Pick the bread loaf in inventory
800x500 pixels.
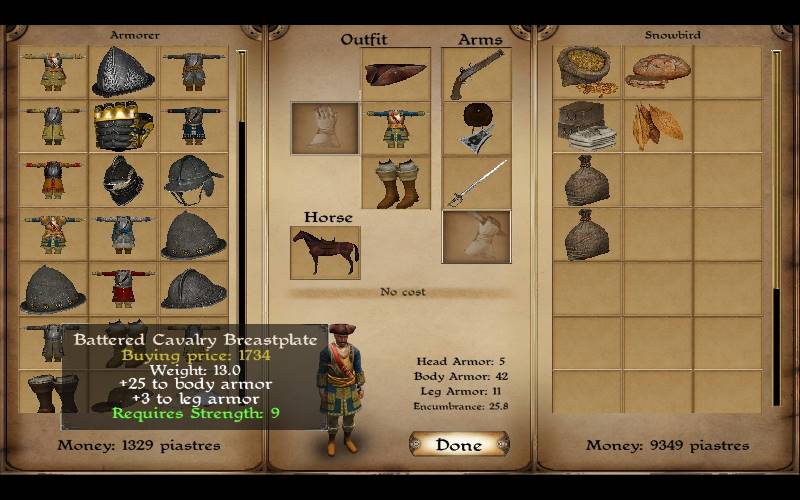657,71
